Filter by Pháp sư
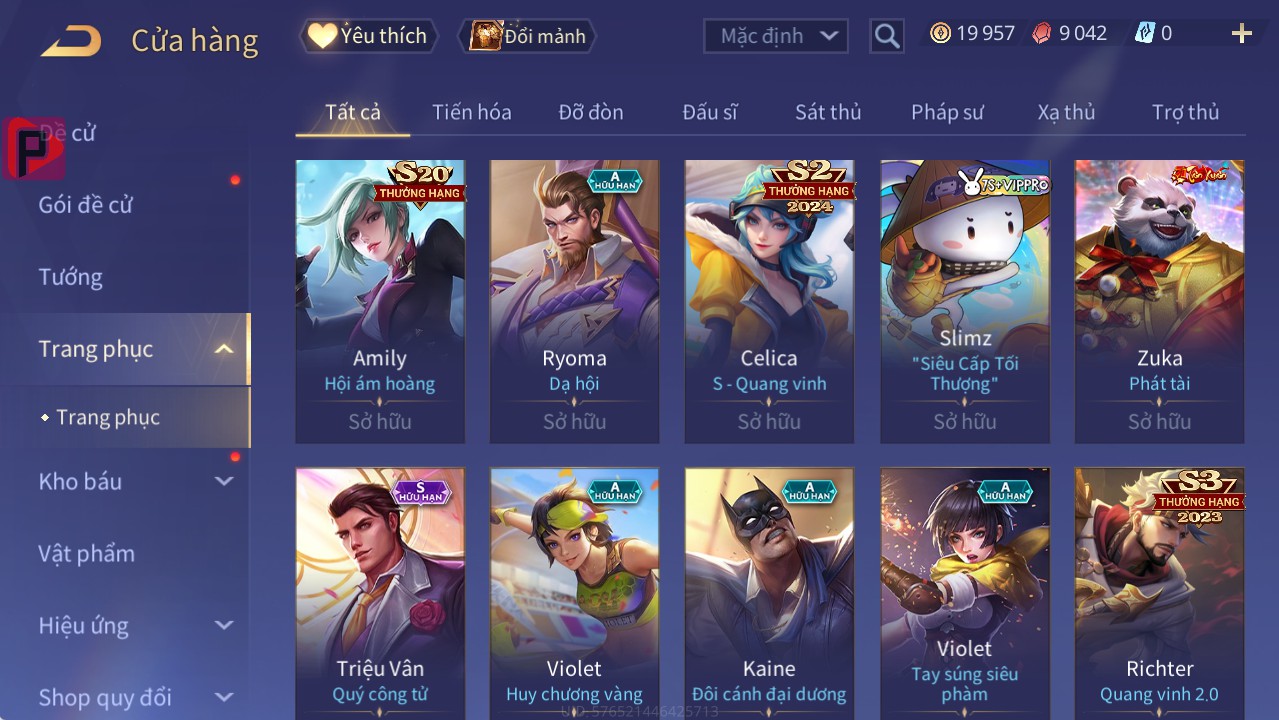 [x=947, y=112]
